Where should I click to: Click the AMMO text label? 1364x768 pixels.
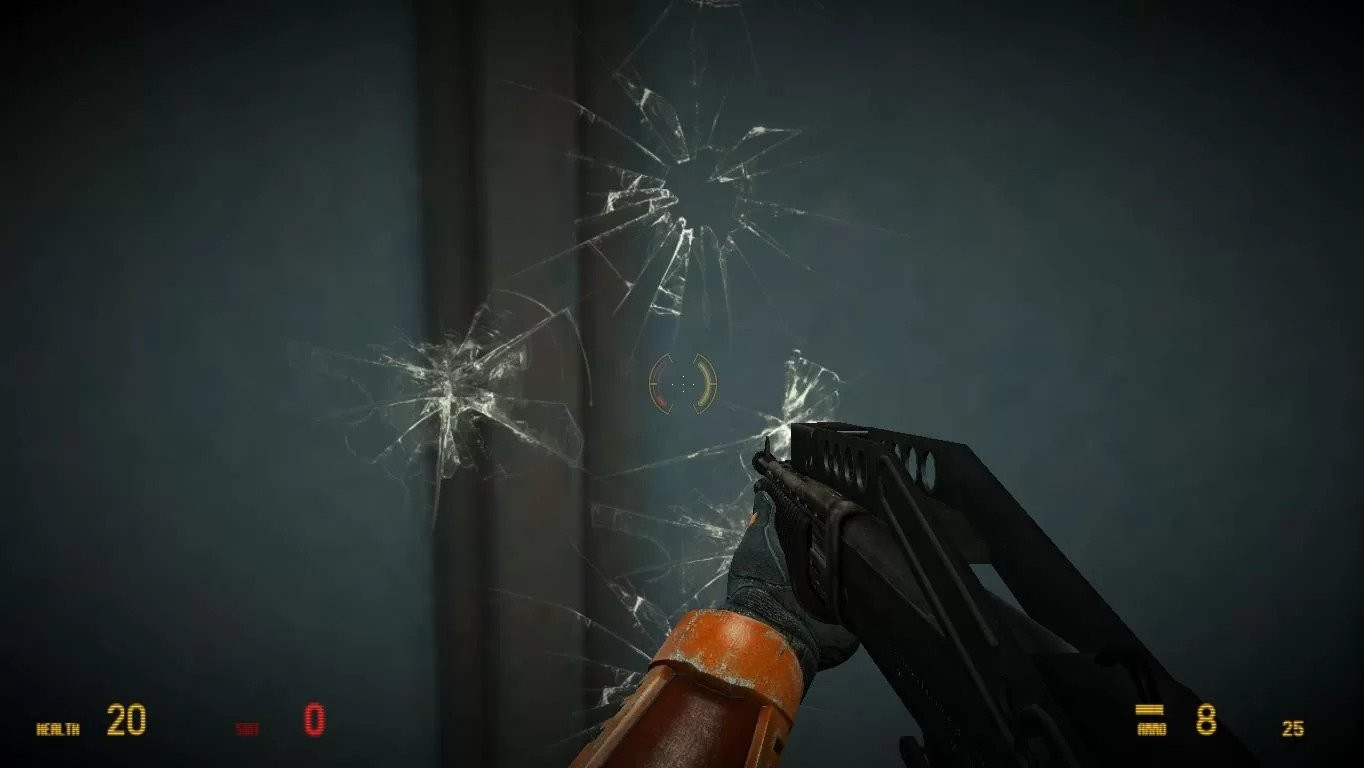point(1151,728)
